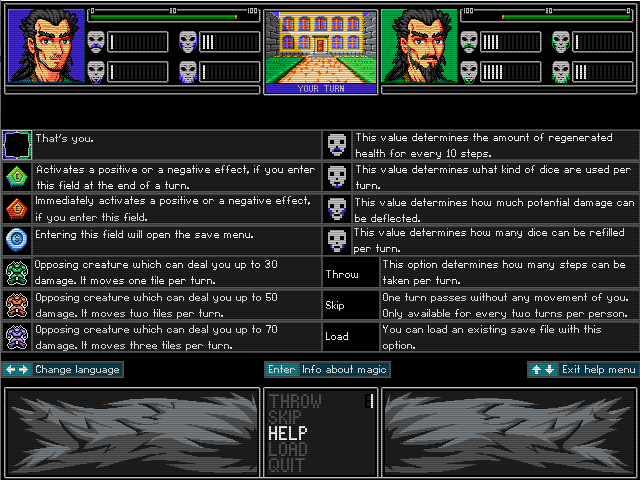Choose LOAD in the command menu
Viewport: 640px width, 480px height.
tap(287, 450)
